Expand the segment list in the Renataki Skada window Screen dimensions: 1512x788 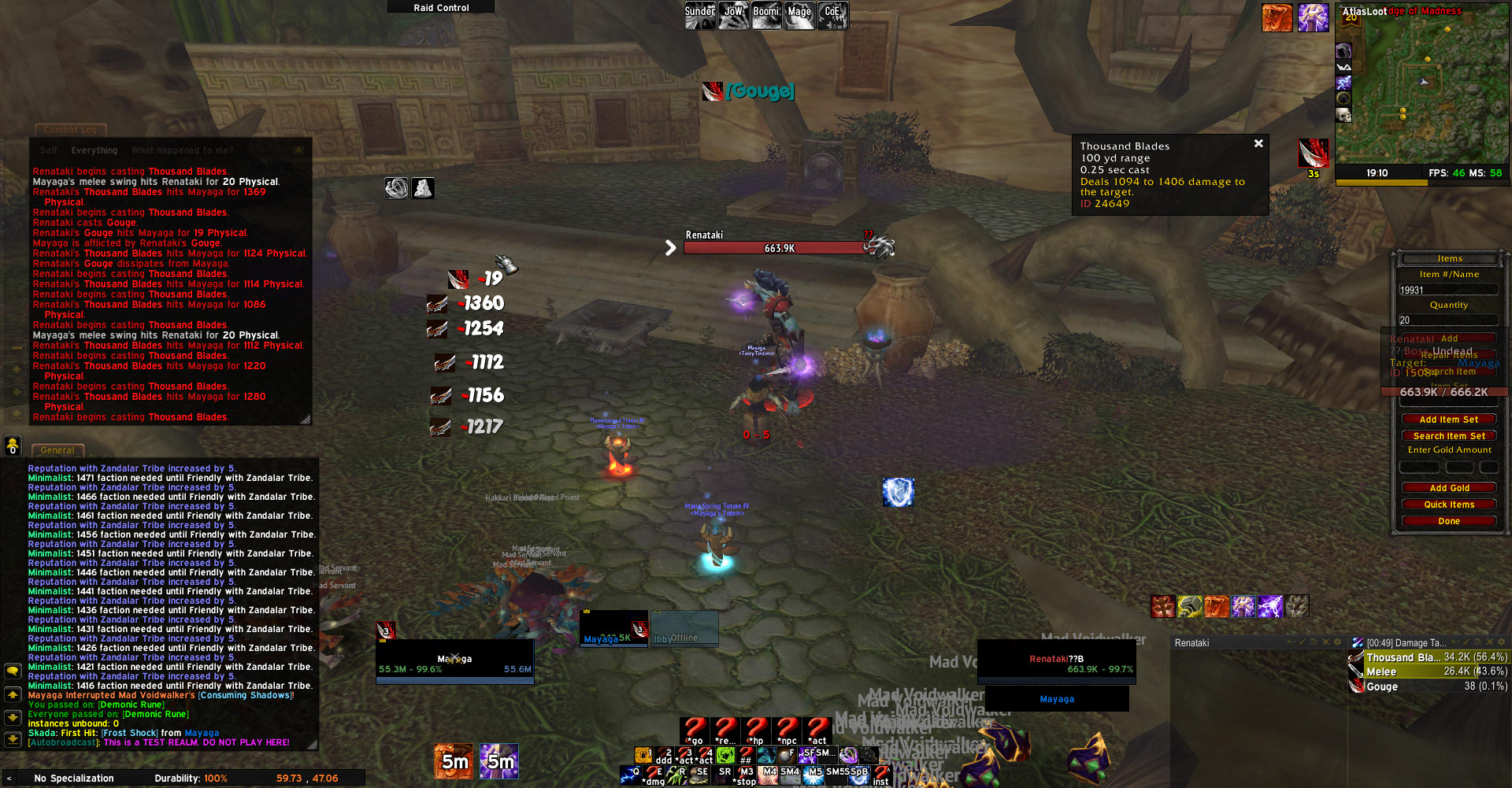1290,642
